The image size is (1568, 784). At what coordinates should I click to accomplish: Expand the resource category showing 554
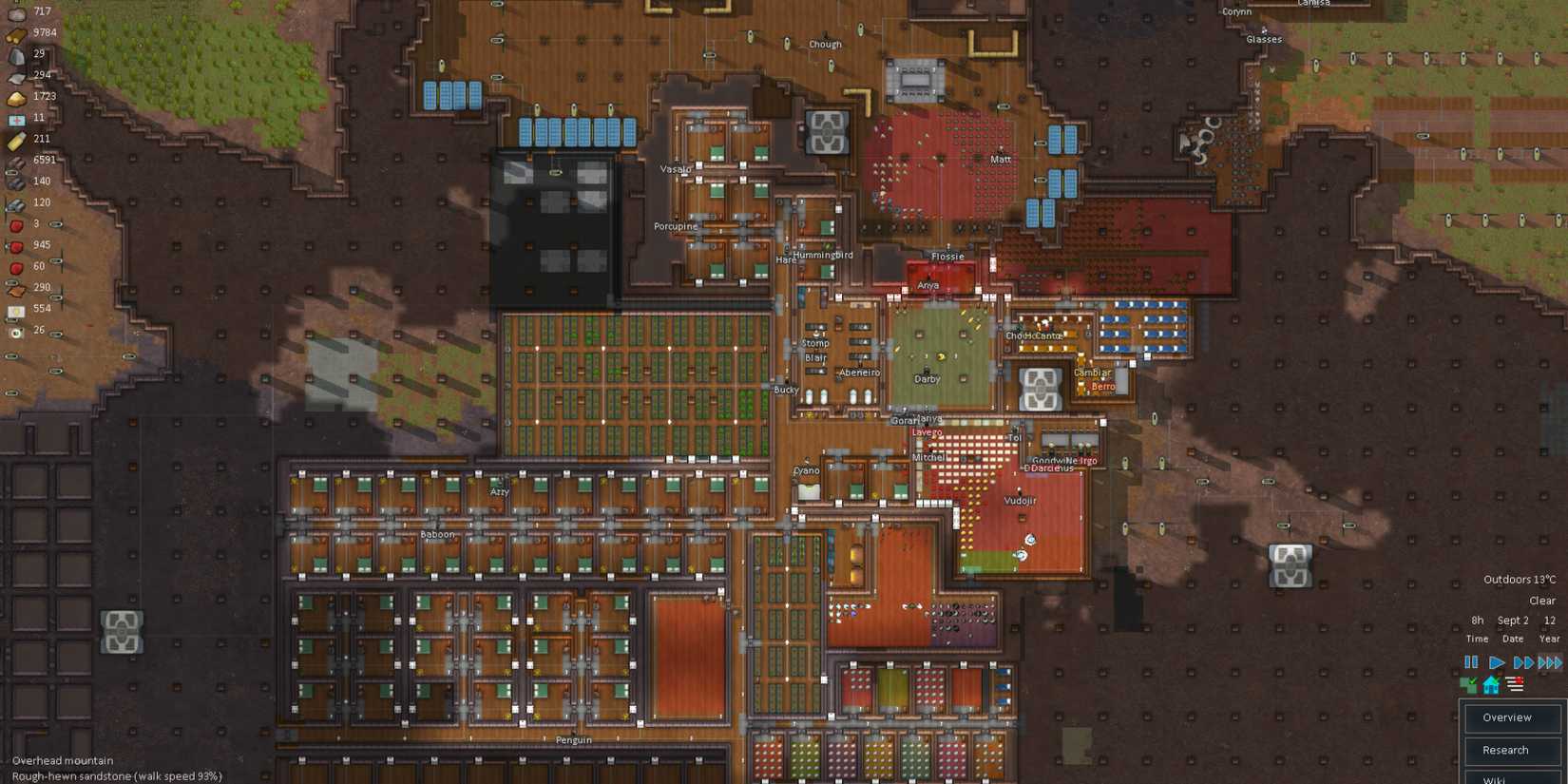[14, 308]
